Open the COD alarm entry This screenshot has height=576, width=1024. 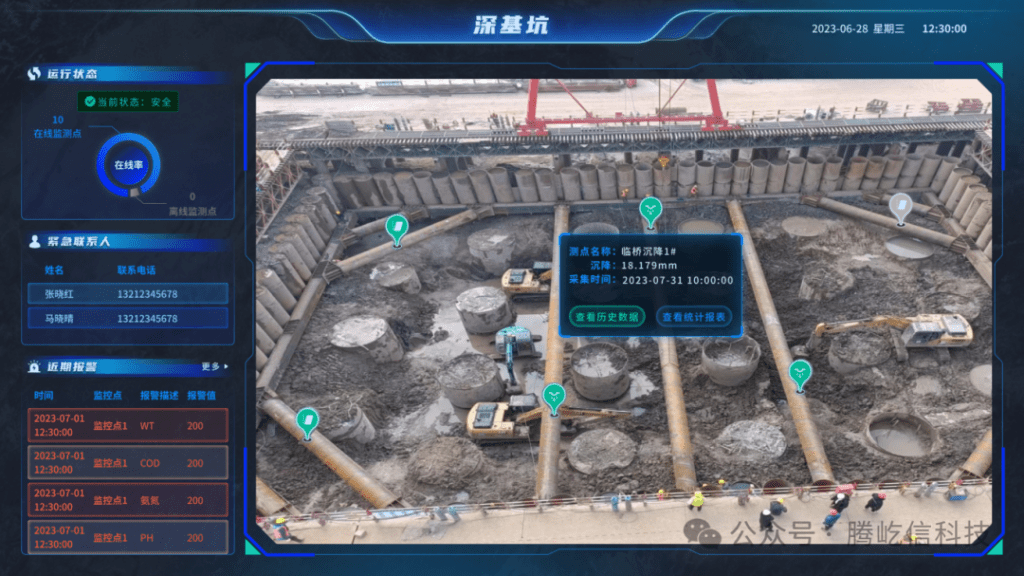point(128,463)
